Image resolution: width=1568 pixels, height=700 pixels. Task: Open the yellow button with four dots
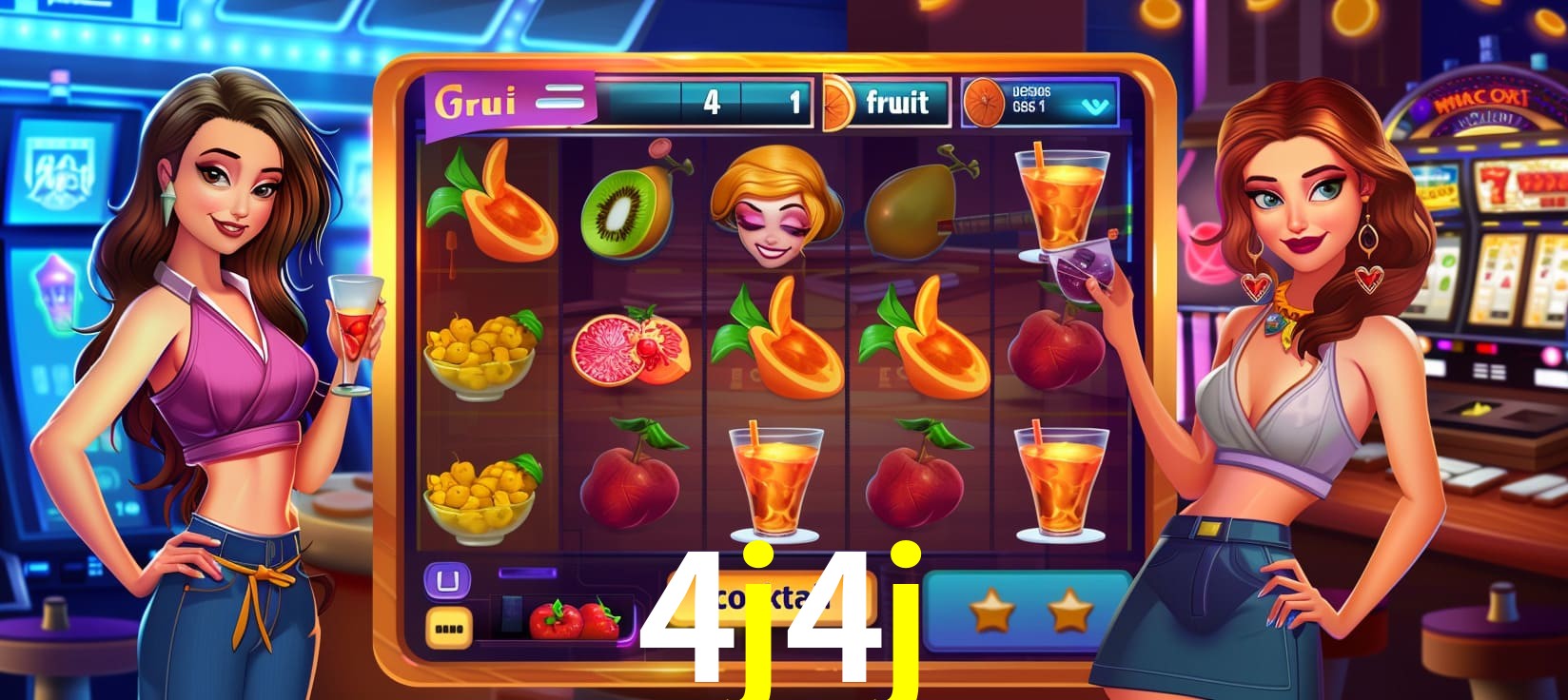point(447,627)
